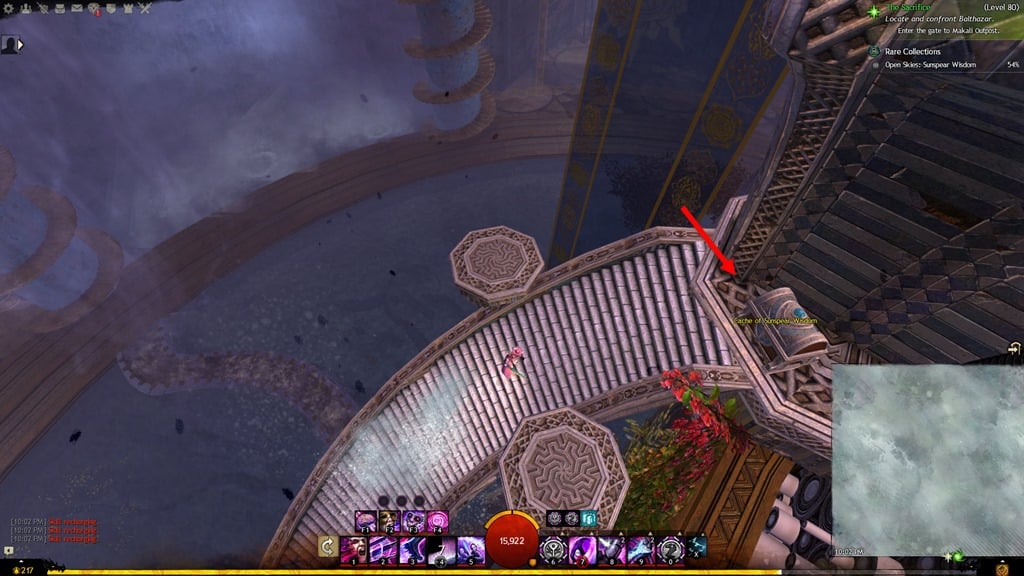This screenshot has height=576, width=1024.
Task: Activate weapon skill 1 screaming face
Action: 353,548
